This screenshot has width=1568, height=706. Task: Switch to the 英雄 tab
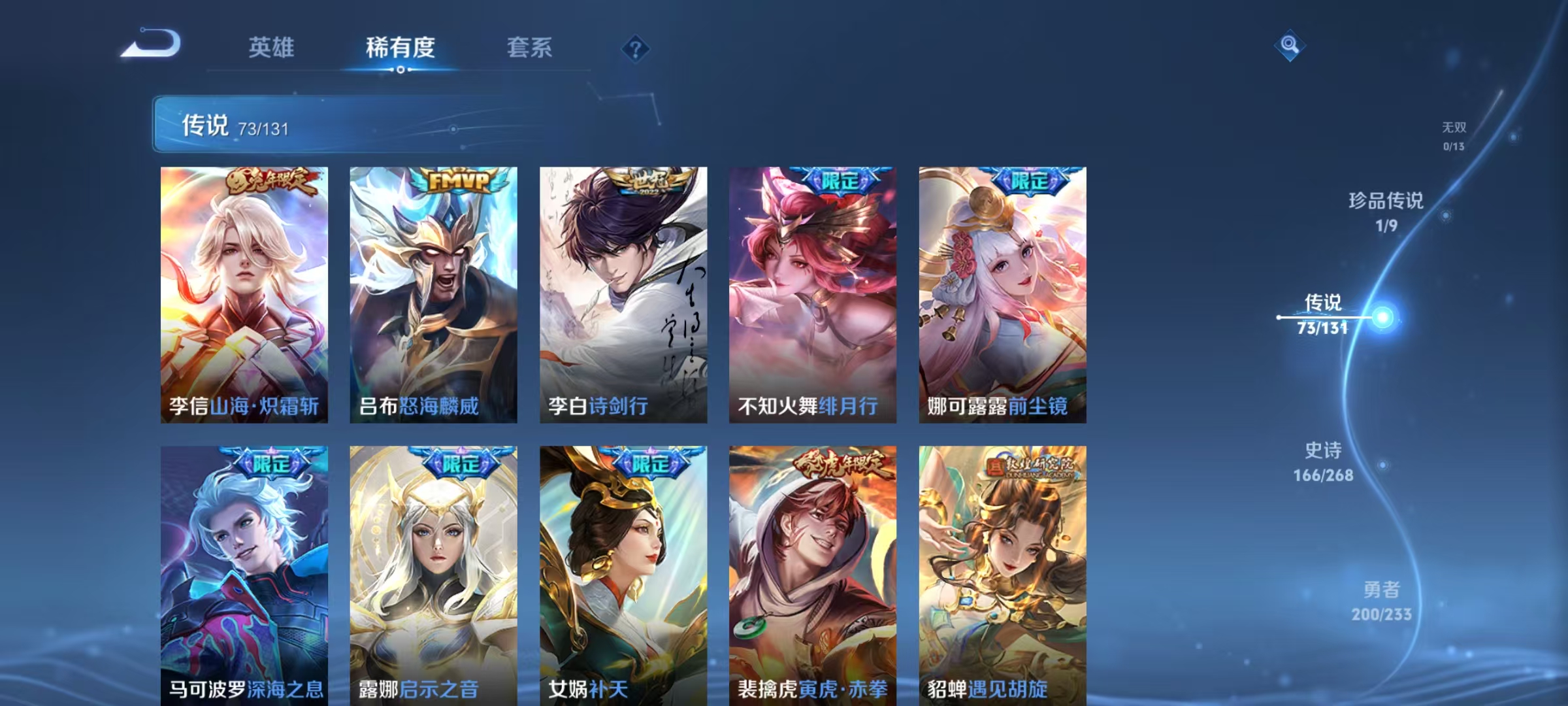272,48
